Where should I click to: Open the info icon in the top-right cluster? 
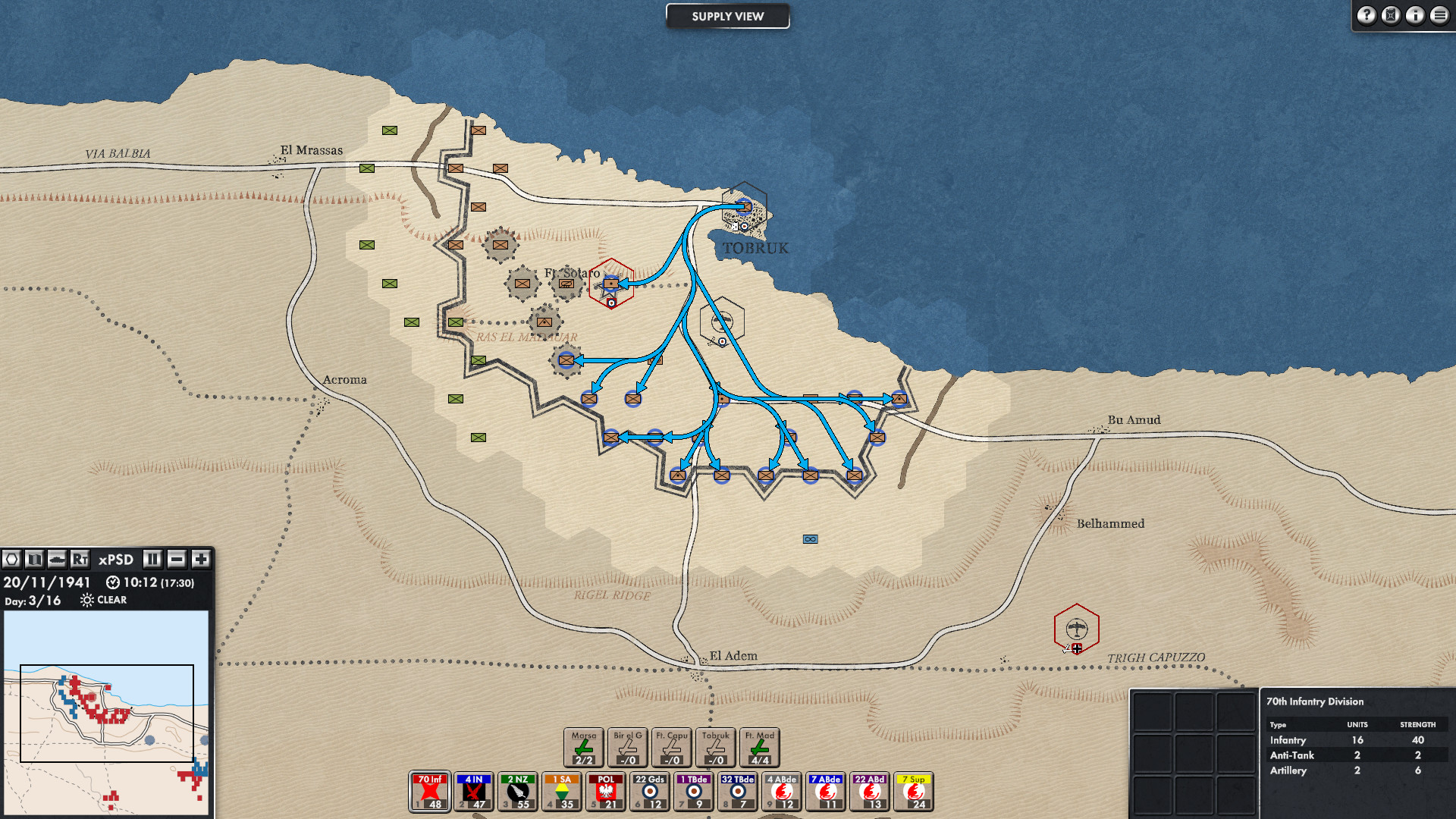tap(1415, 15)
